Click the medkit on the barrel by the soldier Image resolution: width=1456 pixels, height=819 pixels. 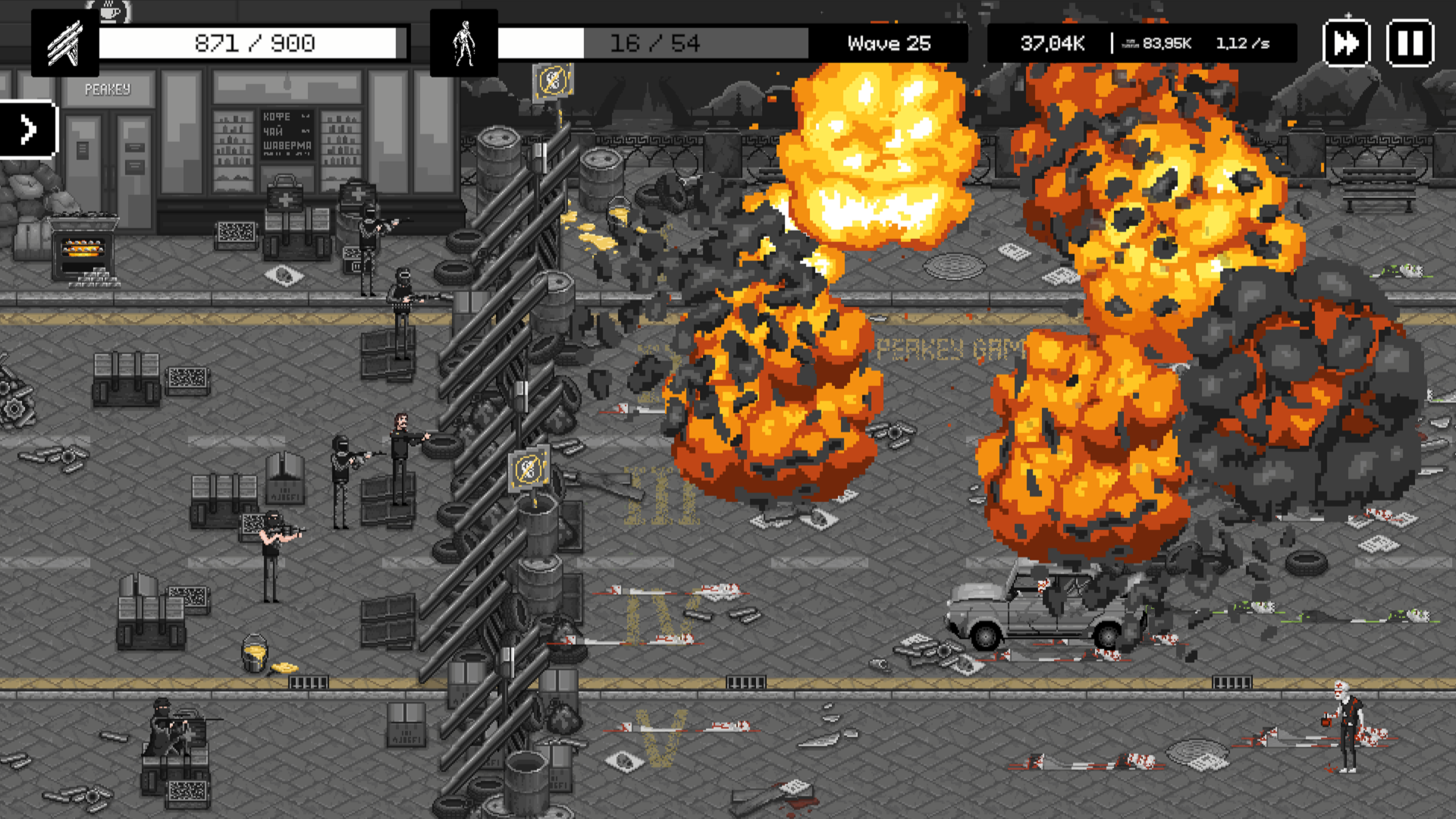[356, 193]
